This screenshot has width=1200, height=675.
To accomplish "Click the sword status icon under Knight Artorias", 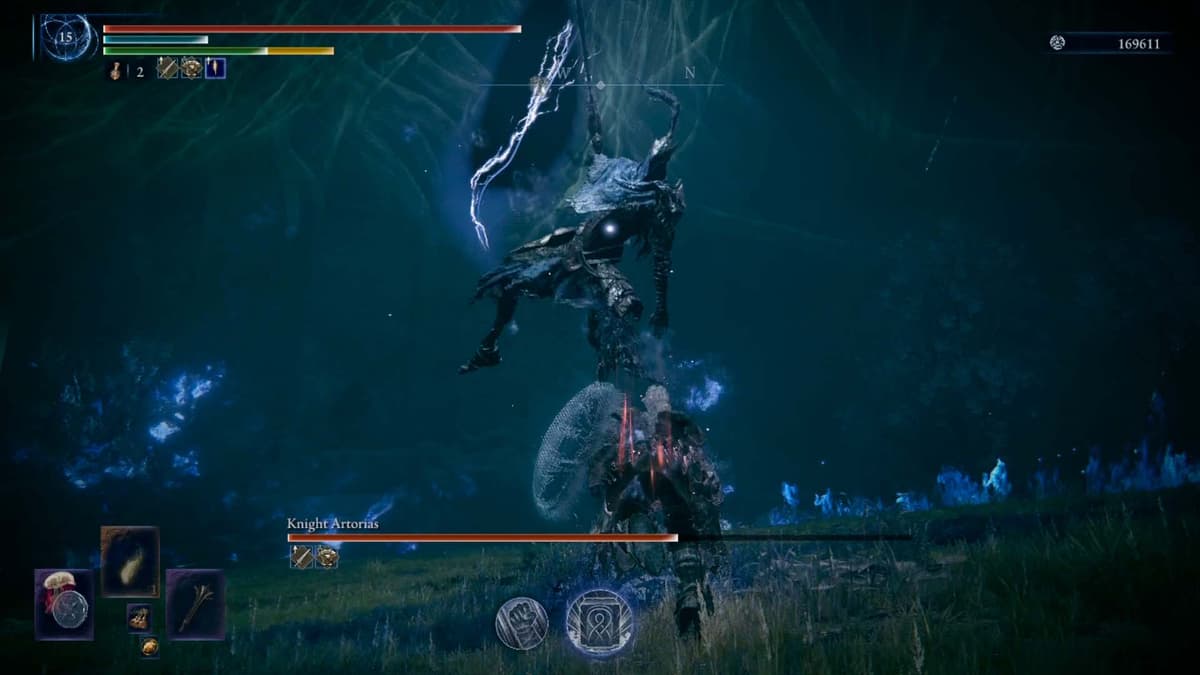I will point(301,557).
